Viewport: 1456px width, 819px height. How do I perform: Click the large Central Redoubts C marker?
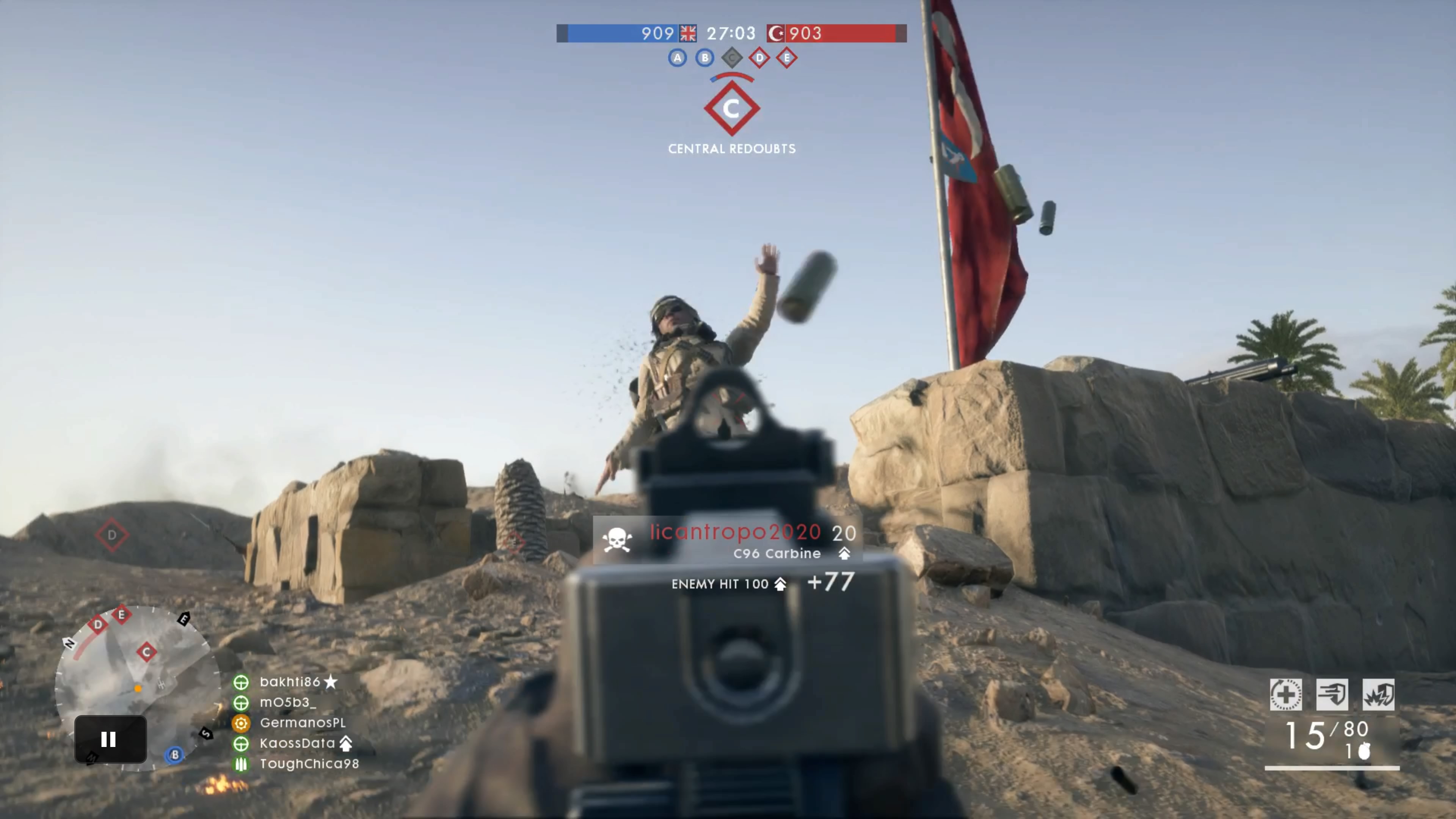click(731, 108)
